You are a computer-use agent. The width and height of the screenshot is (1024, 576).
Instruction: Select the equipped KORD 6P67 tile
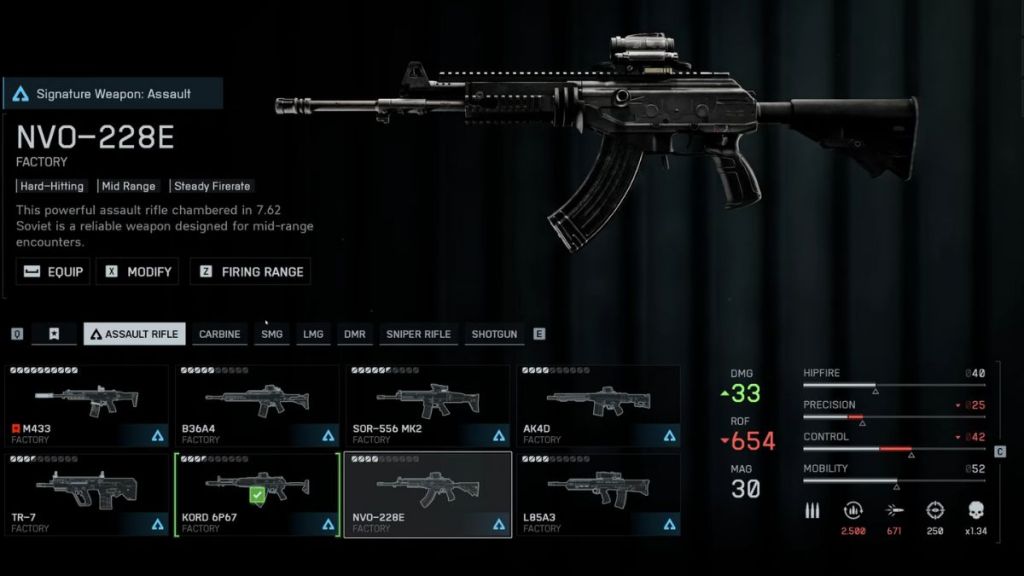pos(257,494)
